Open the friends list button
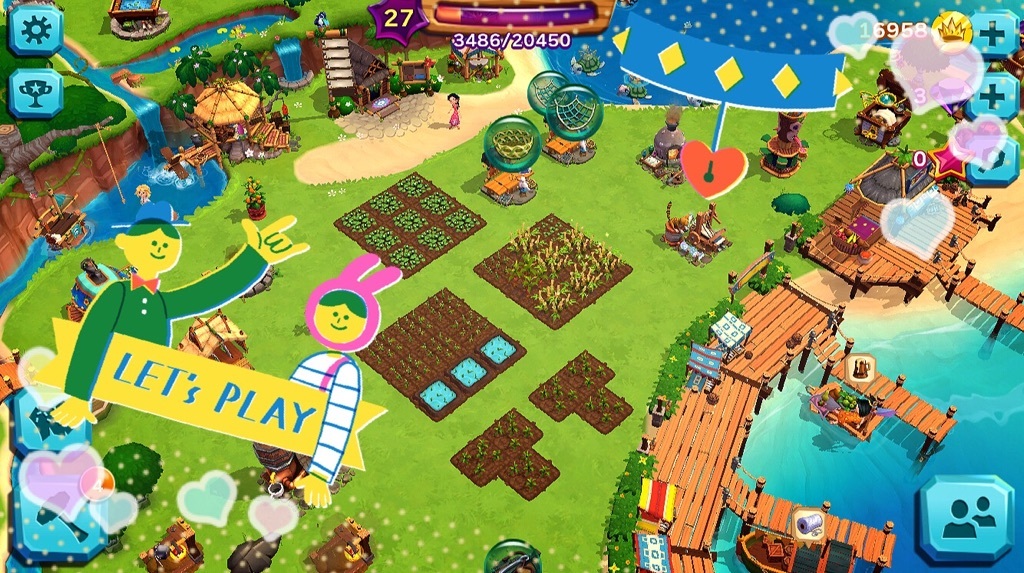This screenshot has height=573, width=1024. (x=965, y=518)
